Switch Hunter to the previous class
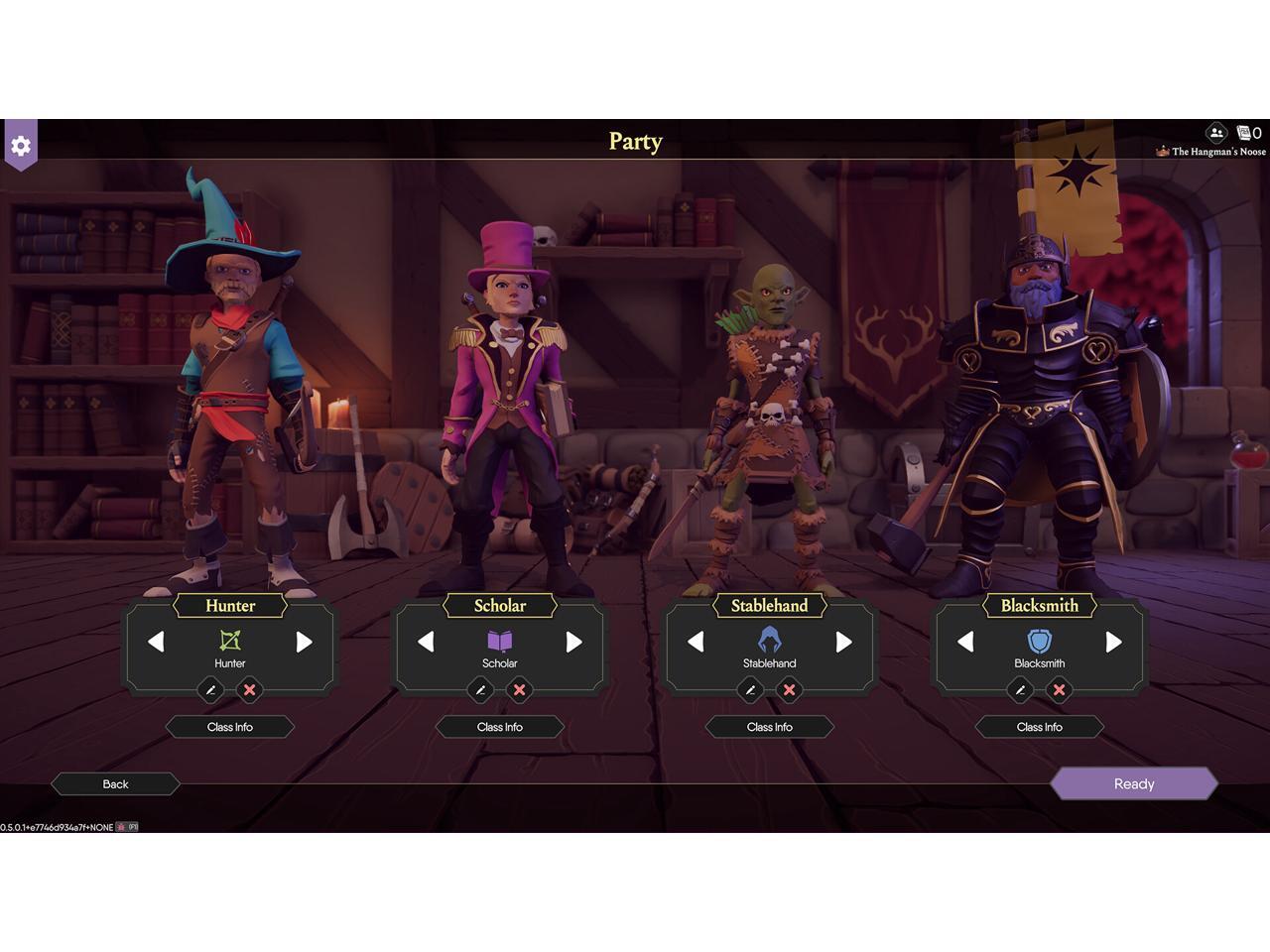Screen dimensions: 1270x952 tap(156, 642)
